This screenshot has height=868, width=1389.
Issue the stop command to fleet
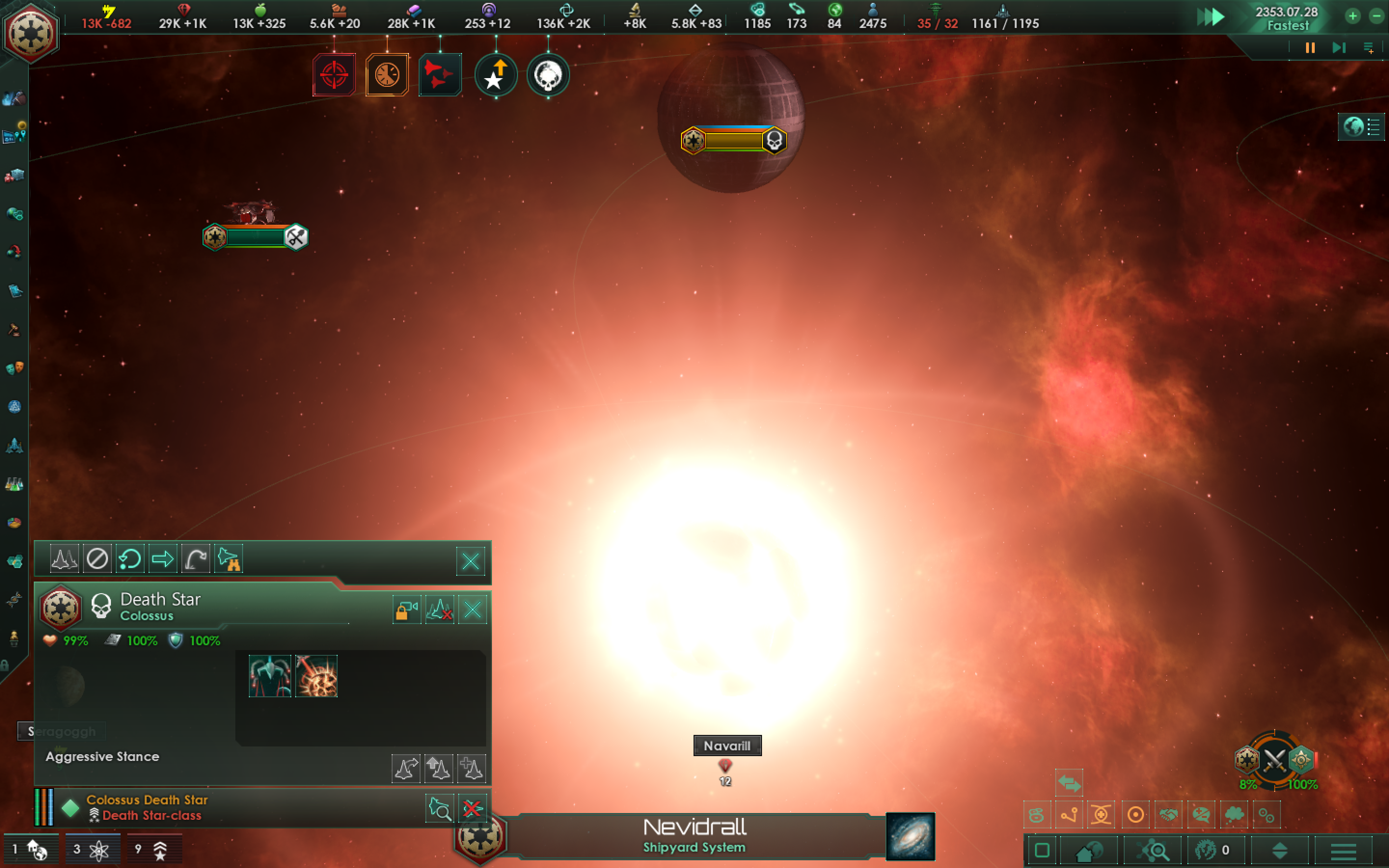[97, 558]
